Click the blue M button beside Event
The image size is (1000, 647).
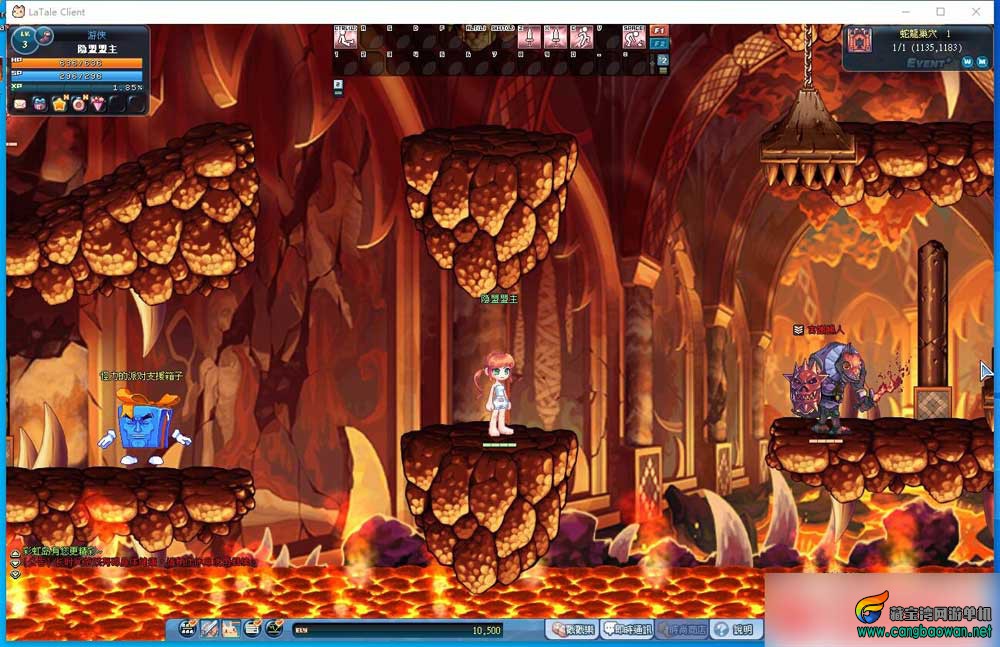[983, 62]
